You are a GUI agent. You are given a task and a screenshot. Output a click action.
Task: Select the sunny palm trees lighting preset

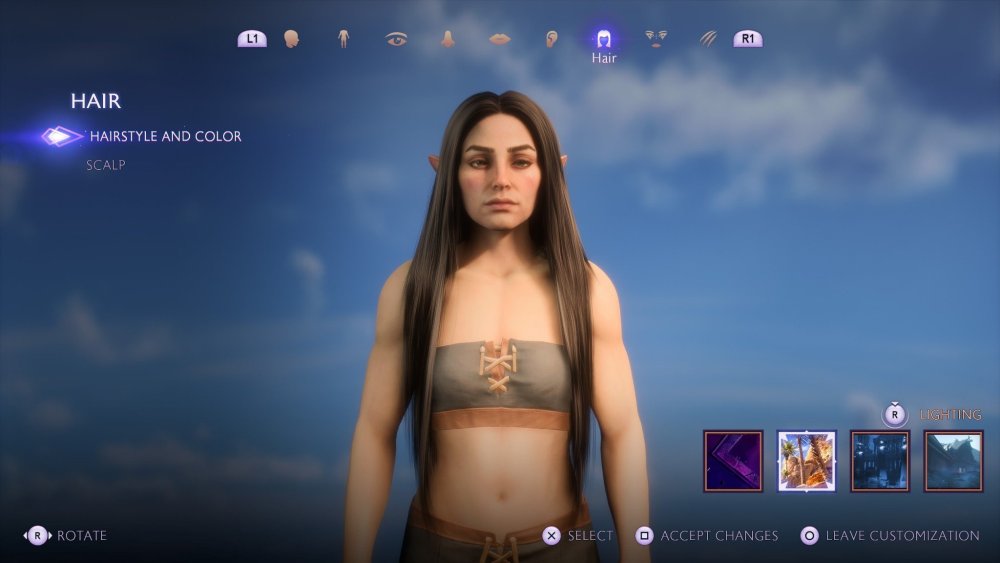(807, 461)
